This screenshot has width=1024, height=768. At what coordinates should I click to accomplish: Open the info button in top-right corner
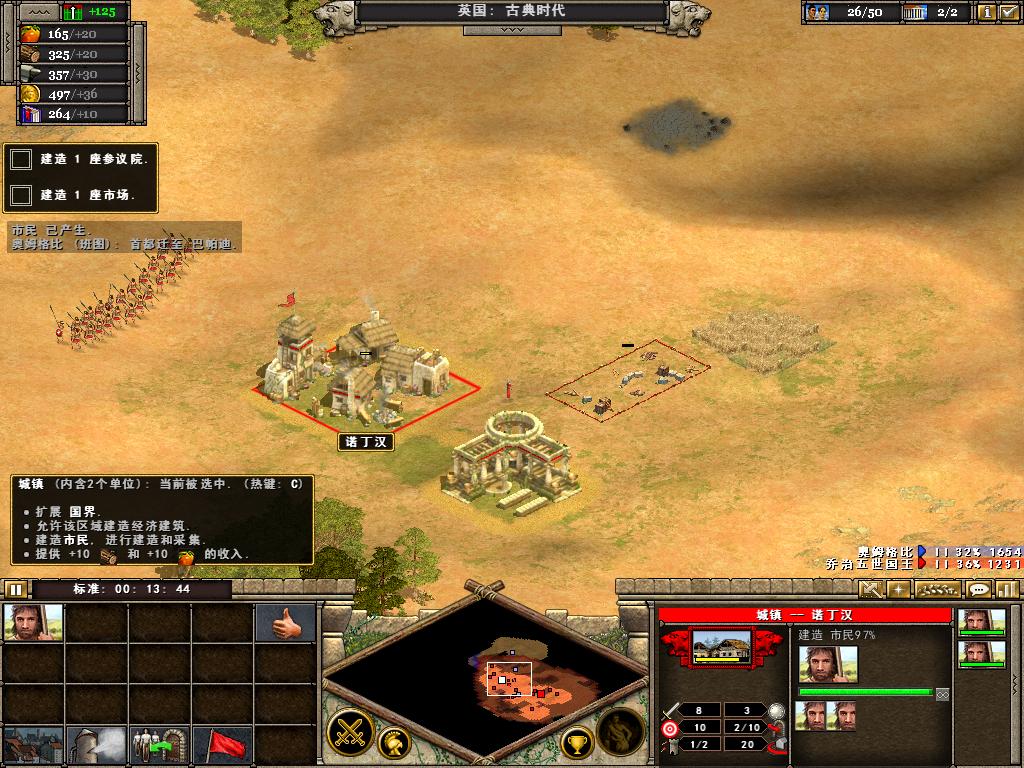point(985,12)
